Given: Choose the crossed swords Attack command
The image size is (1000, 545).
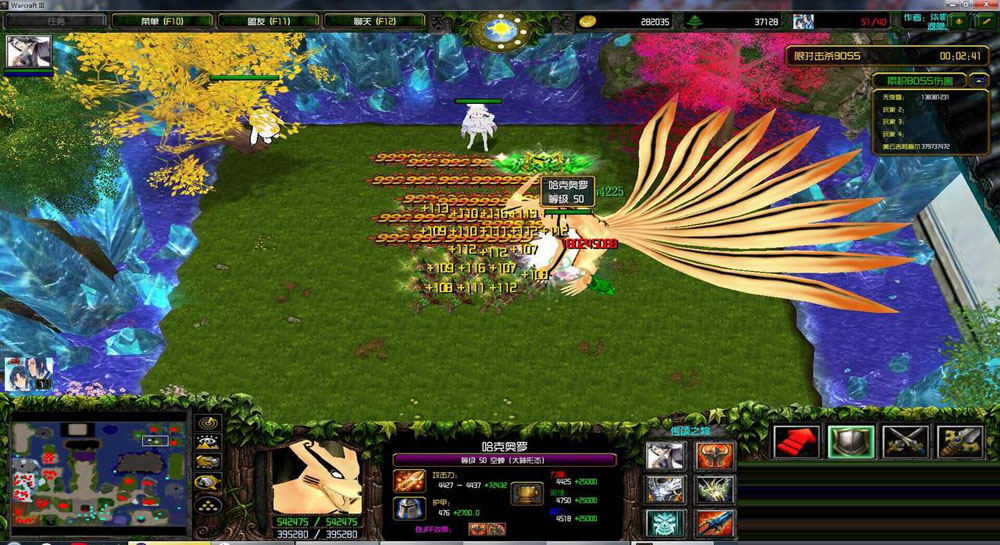Looking at the screenshot, I should pos(906,442).
